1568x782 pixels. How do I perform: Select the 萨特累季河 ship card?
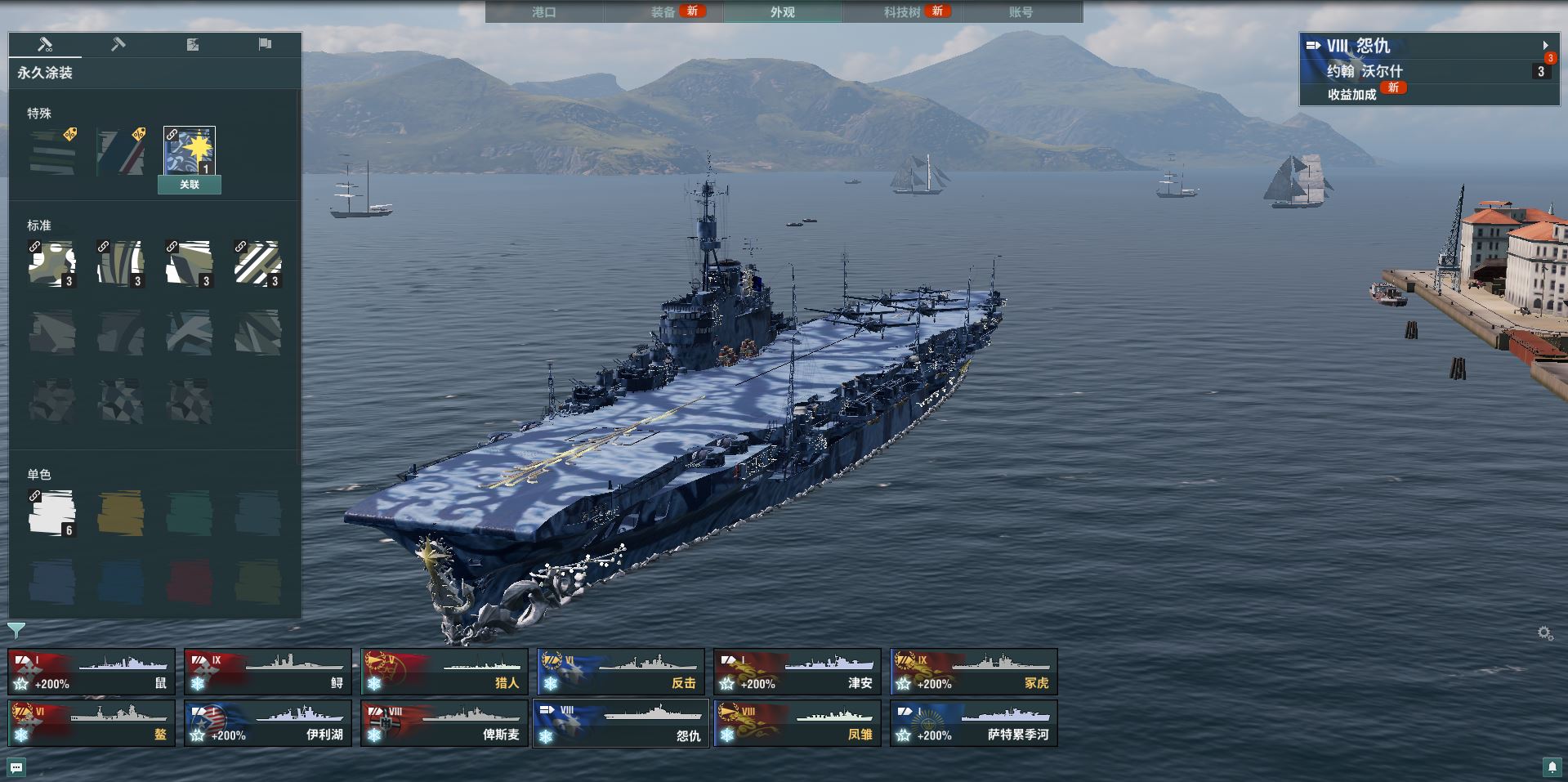[974, 723]
